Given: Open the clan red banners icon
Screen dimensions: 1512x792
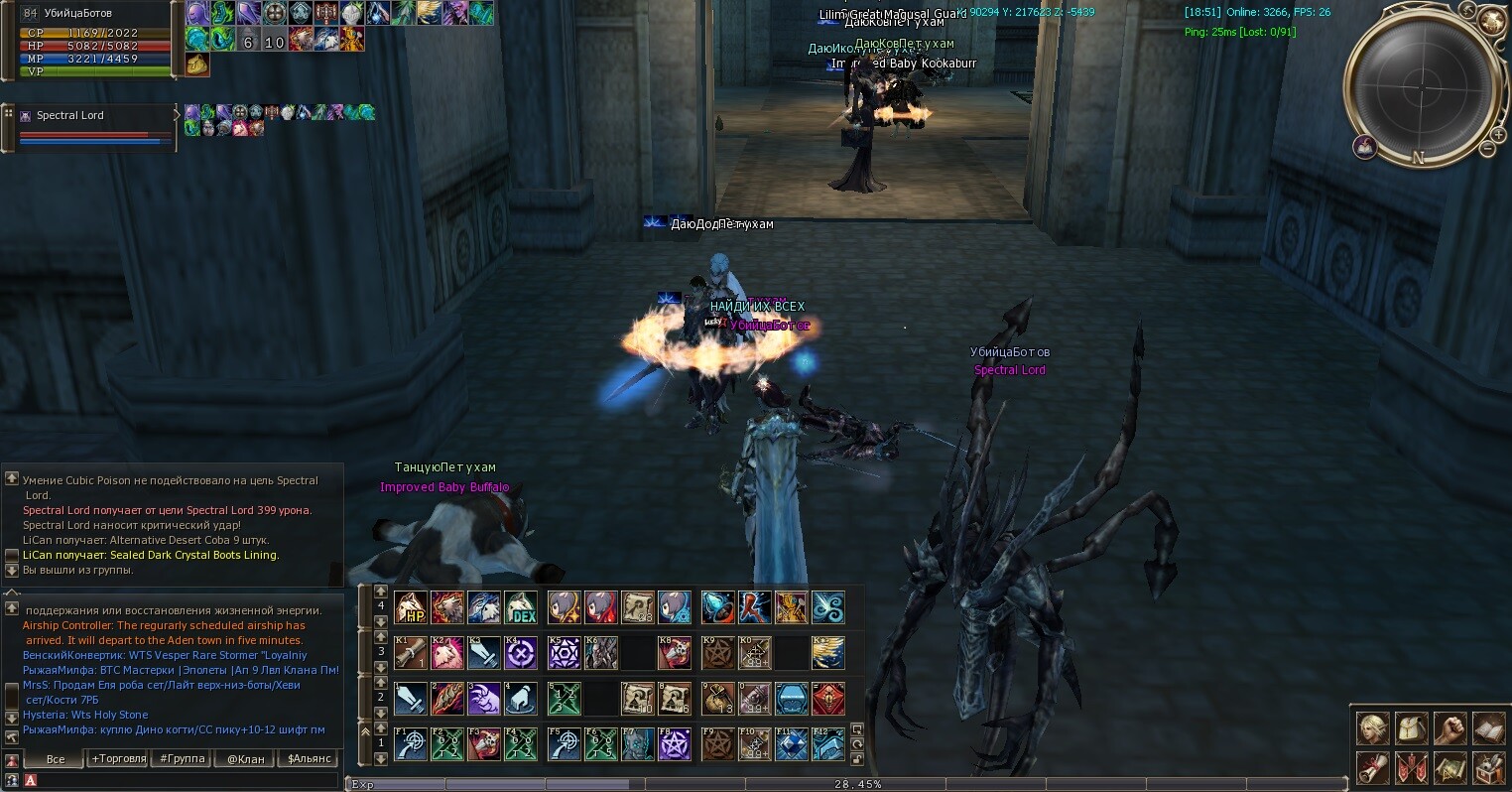Looking at the screenshot, I should [x=1412, y=767].
